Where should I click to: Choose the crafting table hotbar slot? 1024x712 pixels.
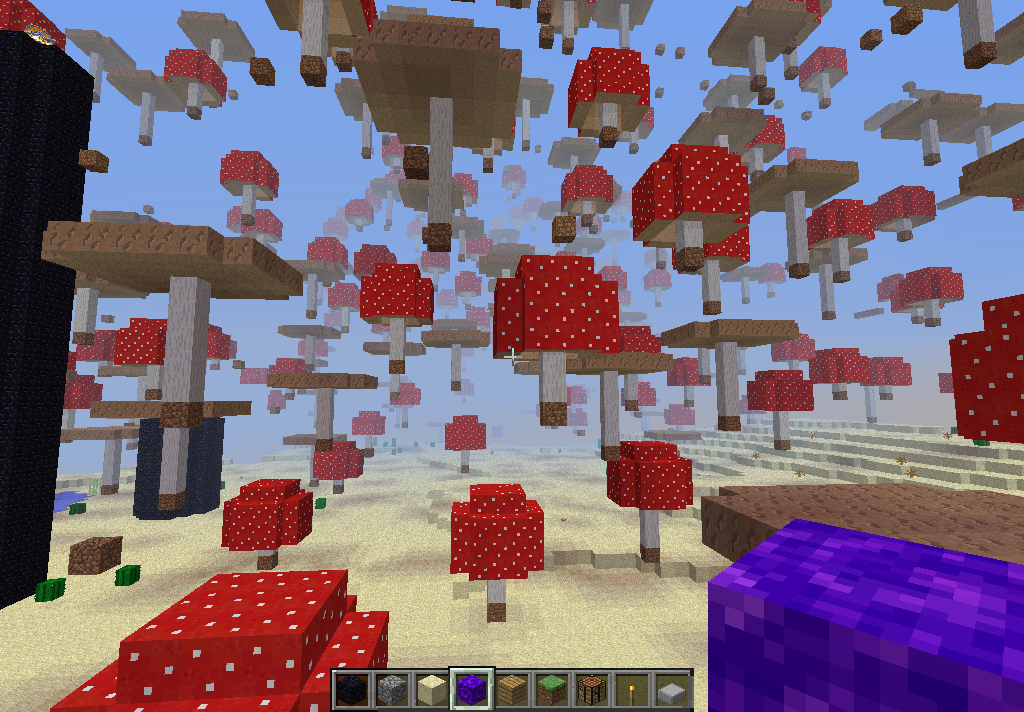[x=591, y=689]
